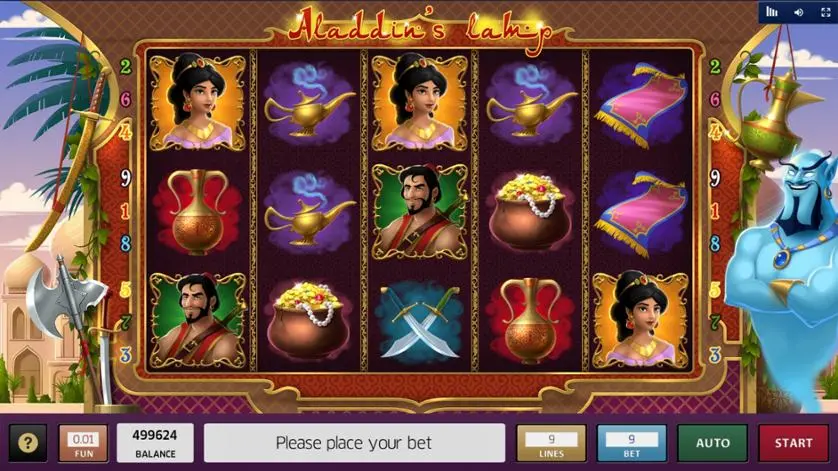Toggle the sound speaker icon
Viewport: 838px width, 471px height.
pos(798,12)
